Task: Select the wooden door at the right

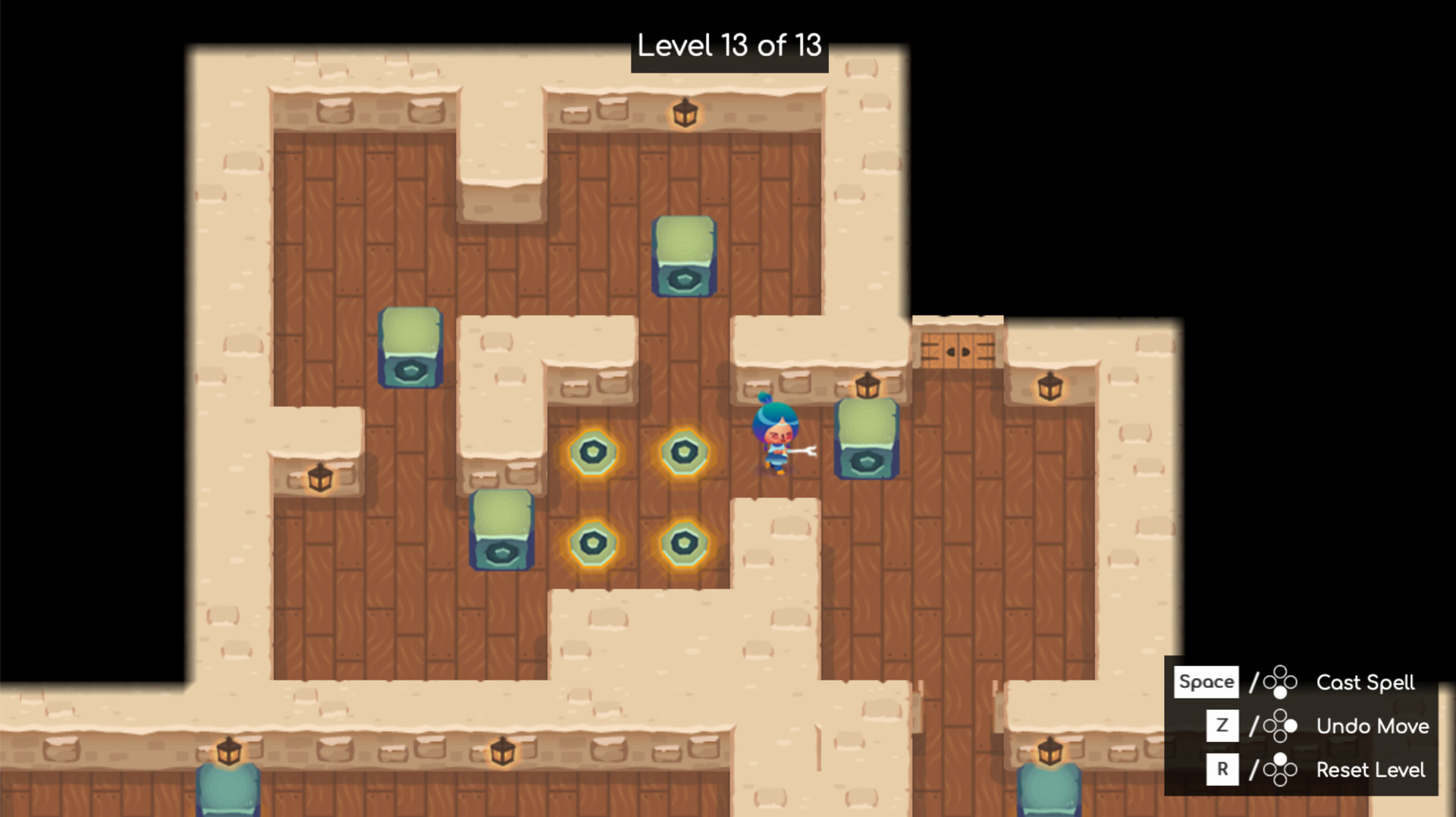Action: click(x=958, y=349)
